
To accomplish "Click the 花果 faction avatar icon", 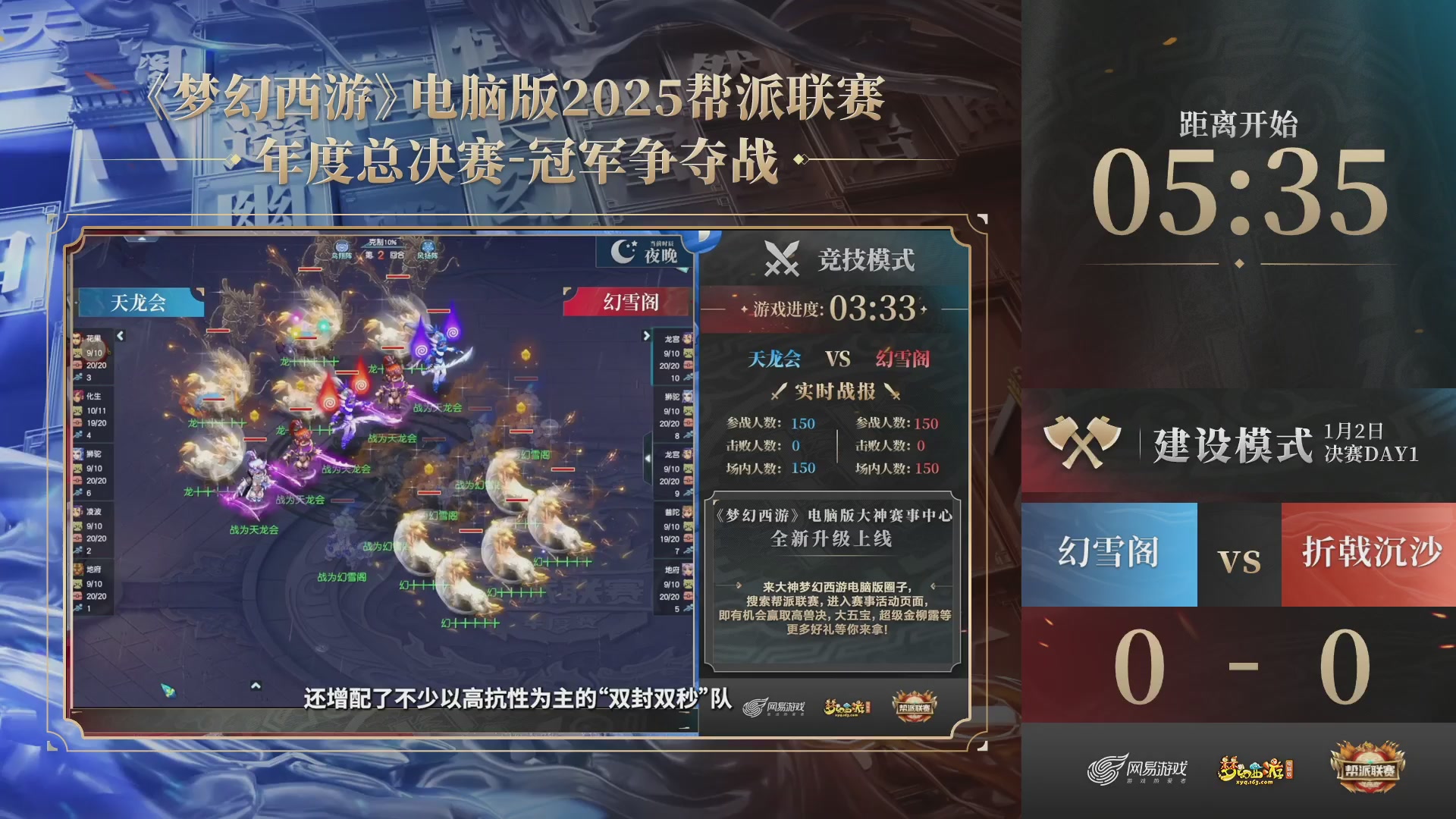I will (x=77, y=337).
